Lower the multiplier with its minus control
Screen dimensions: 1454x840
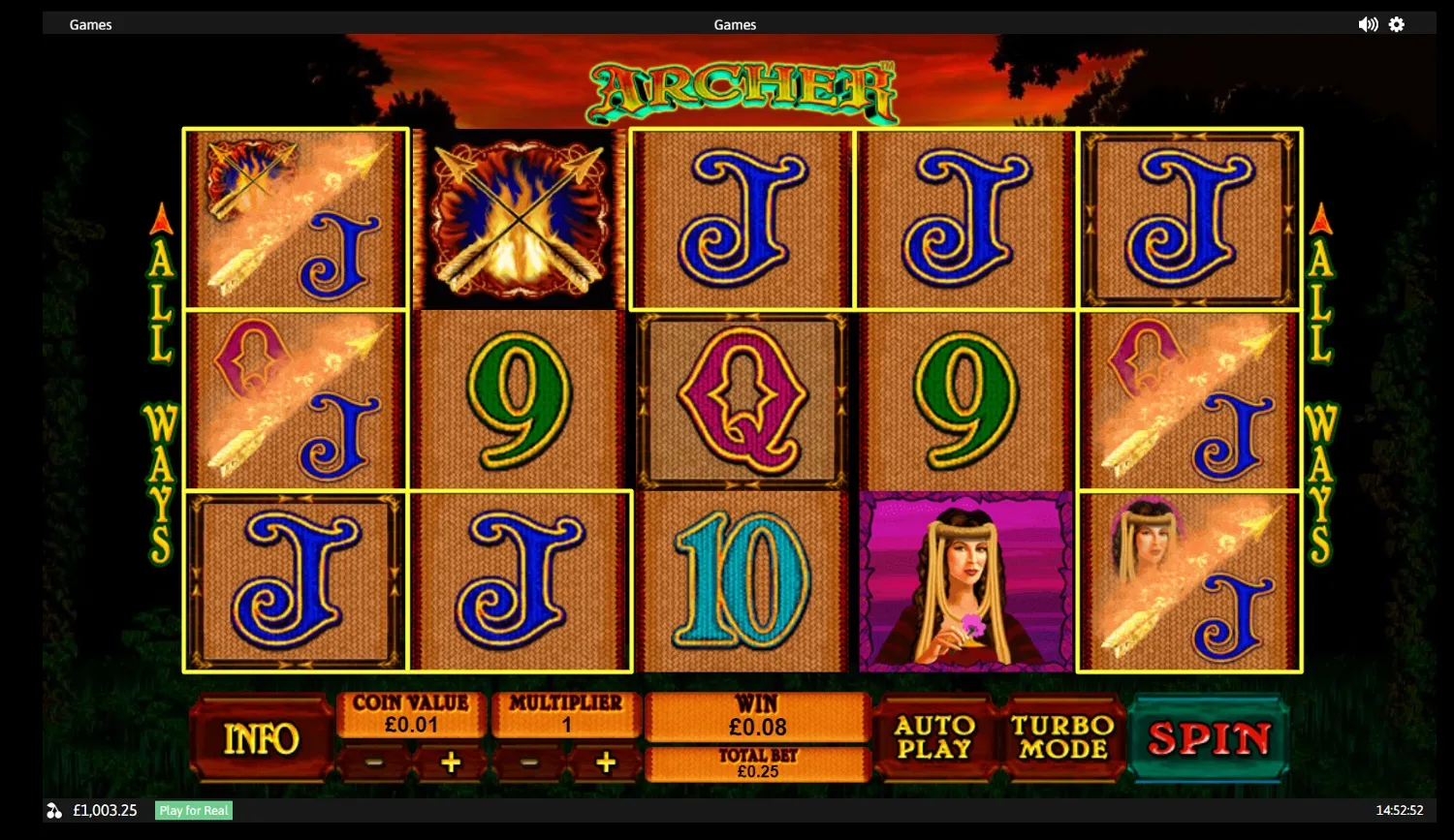[529, 762]
